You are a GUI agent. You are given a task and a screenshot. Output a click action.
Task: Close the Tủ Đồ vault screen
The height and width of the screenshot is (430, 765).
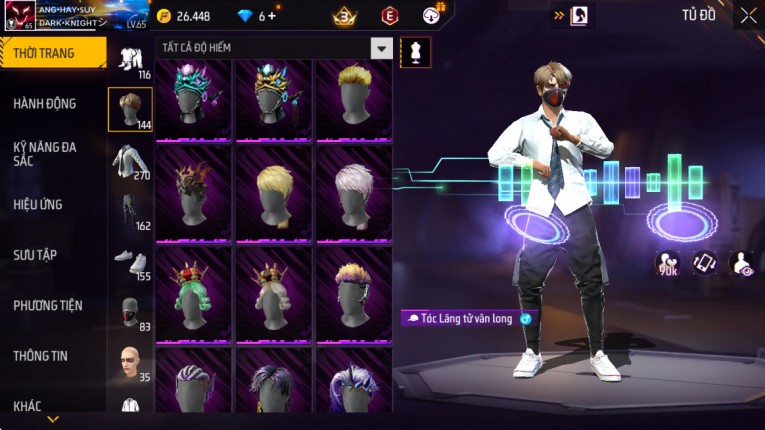tap(748, 15)
